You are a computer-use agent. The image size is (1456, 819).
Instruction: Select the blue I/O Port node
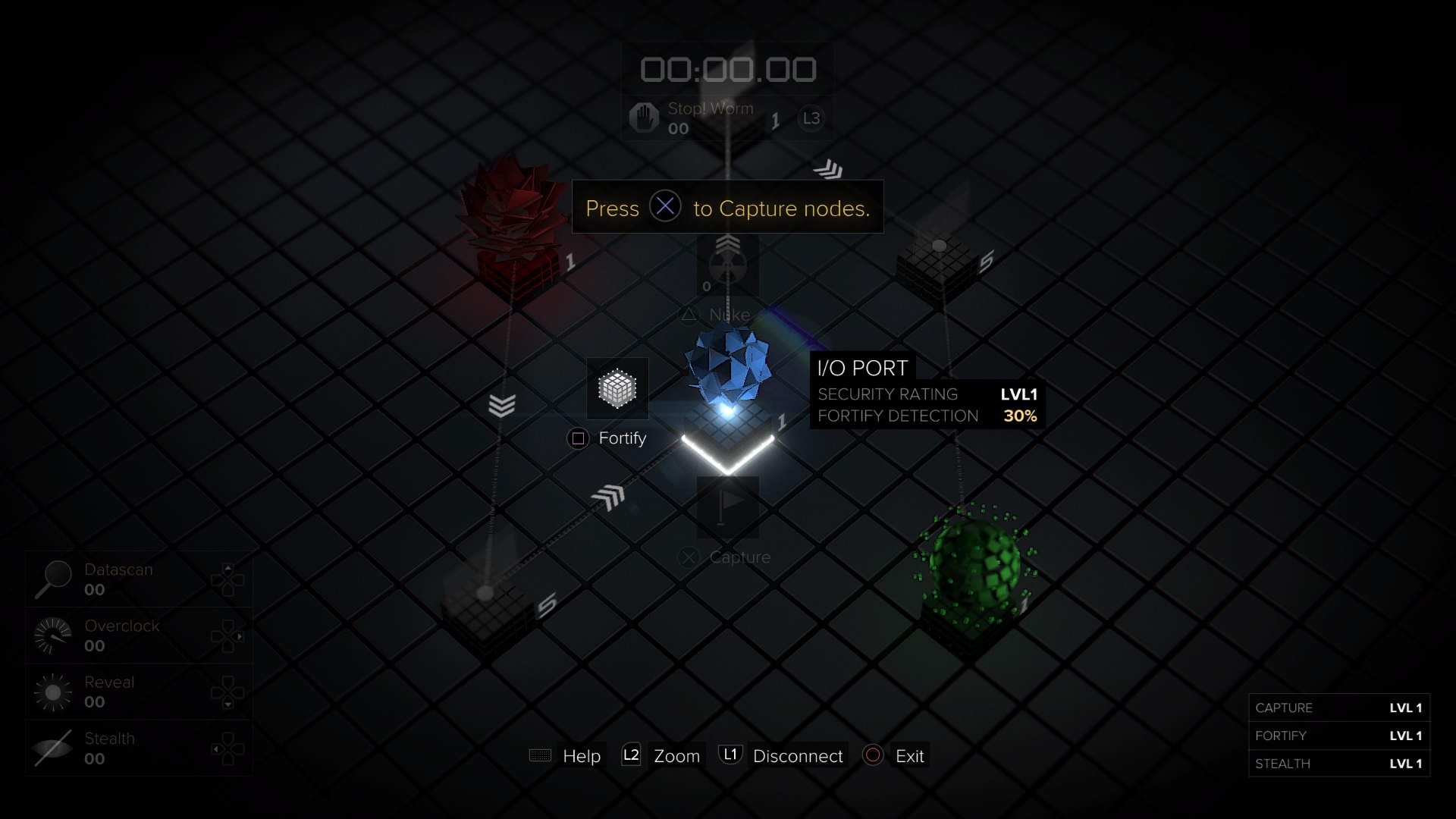728,368
